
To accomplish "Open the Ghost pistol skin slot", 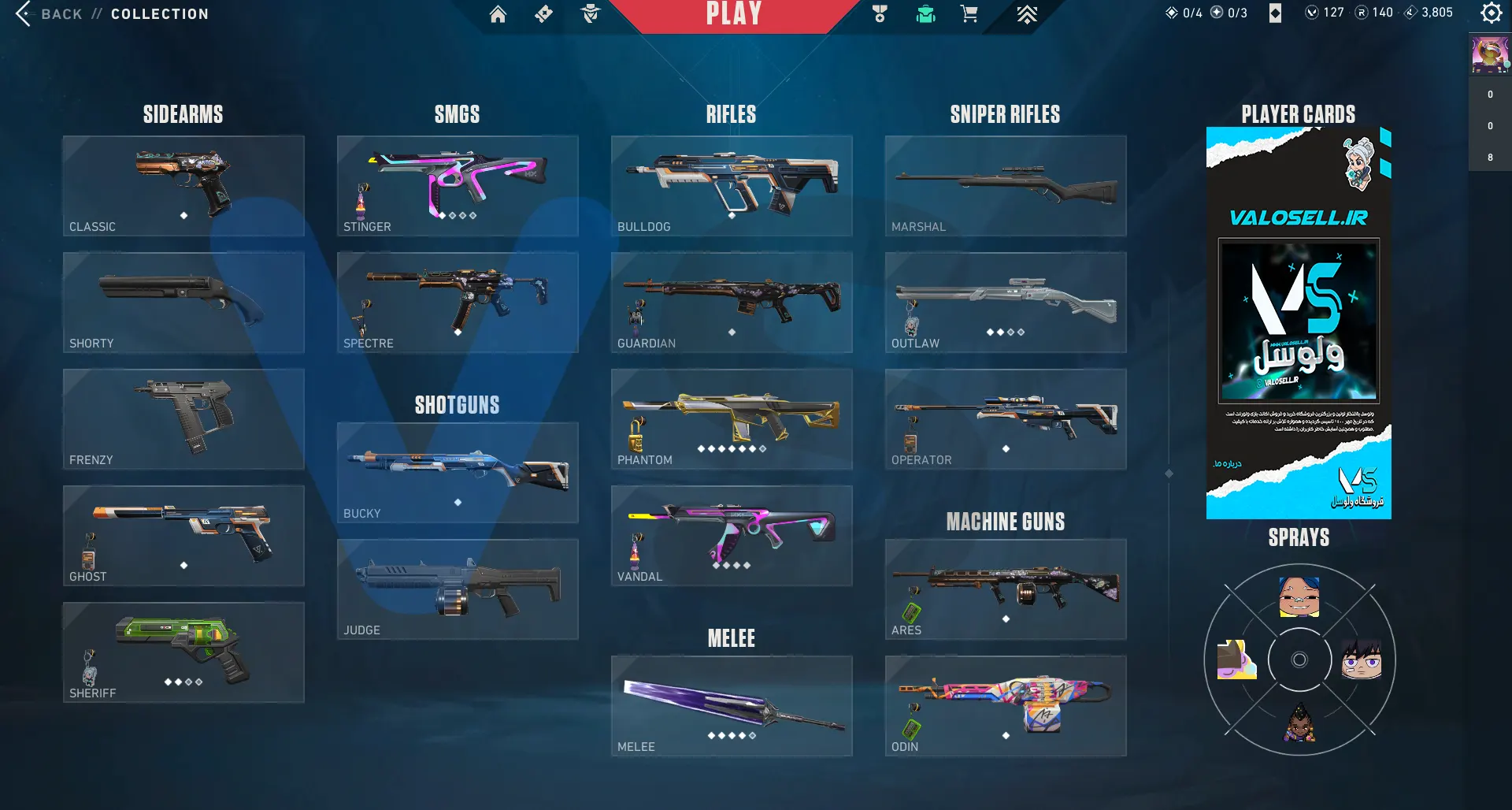I will pyautogui.click(x=183, y=536).
